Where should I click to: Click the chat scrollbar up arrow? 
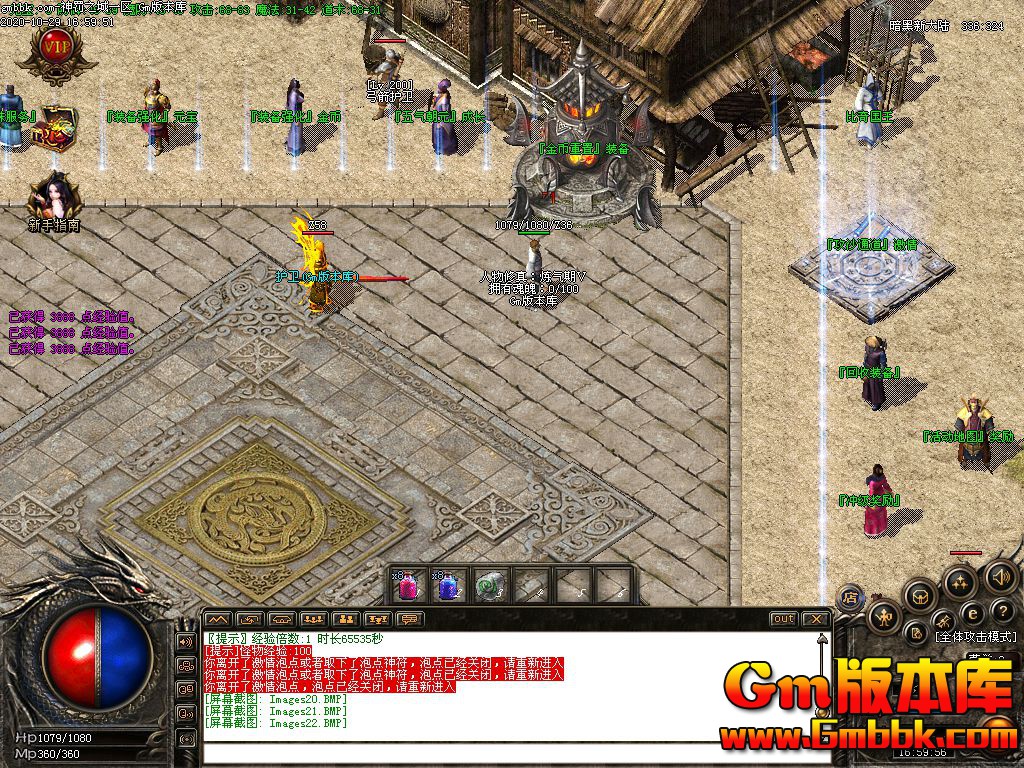pos(822,638)
